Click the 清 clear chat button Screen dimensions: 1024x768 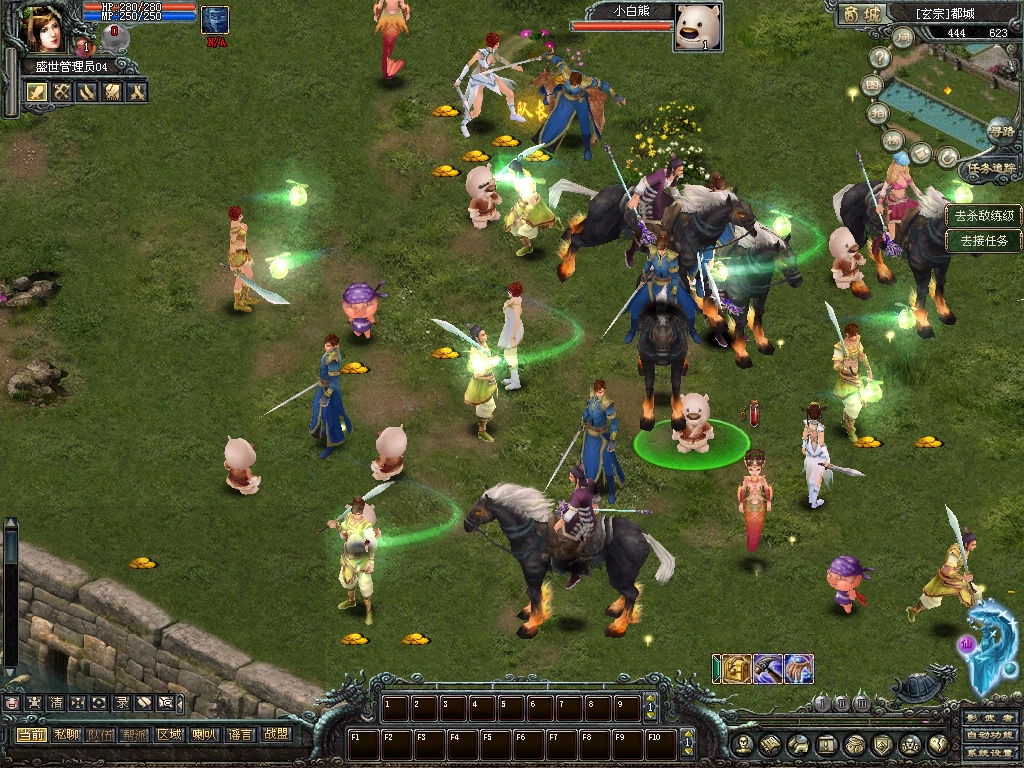click(56, 703)
